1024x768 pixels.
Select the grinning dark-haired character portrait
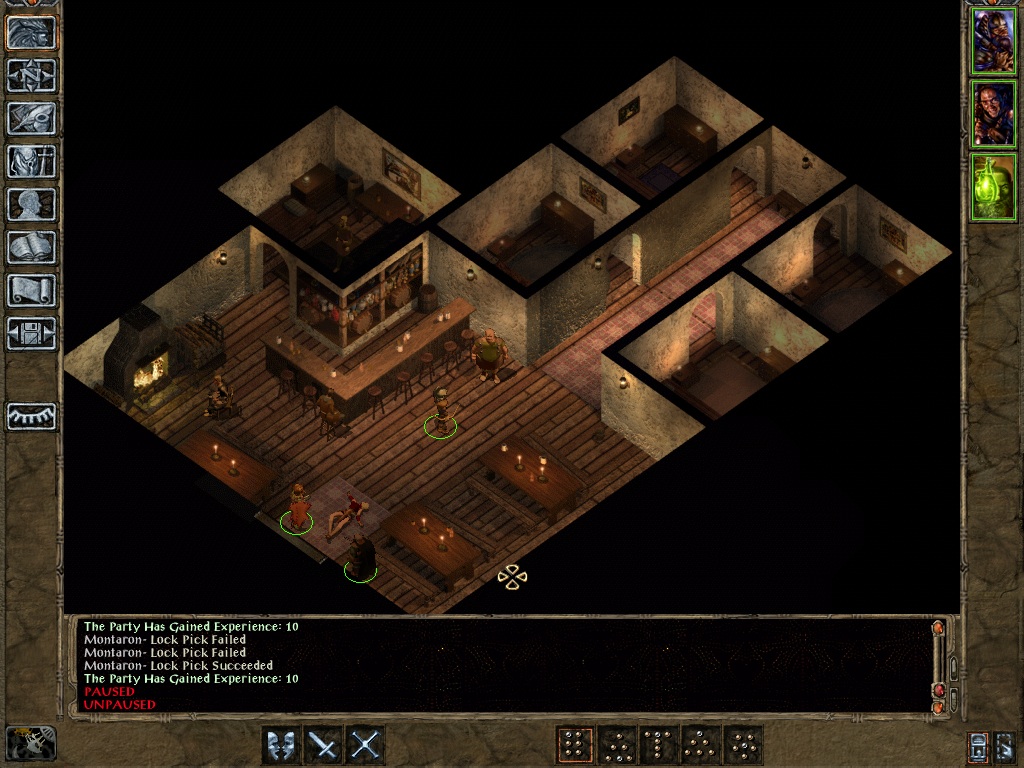click(994, 114)
